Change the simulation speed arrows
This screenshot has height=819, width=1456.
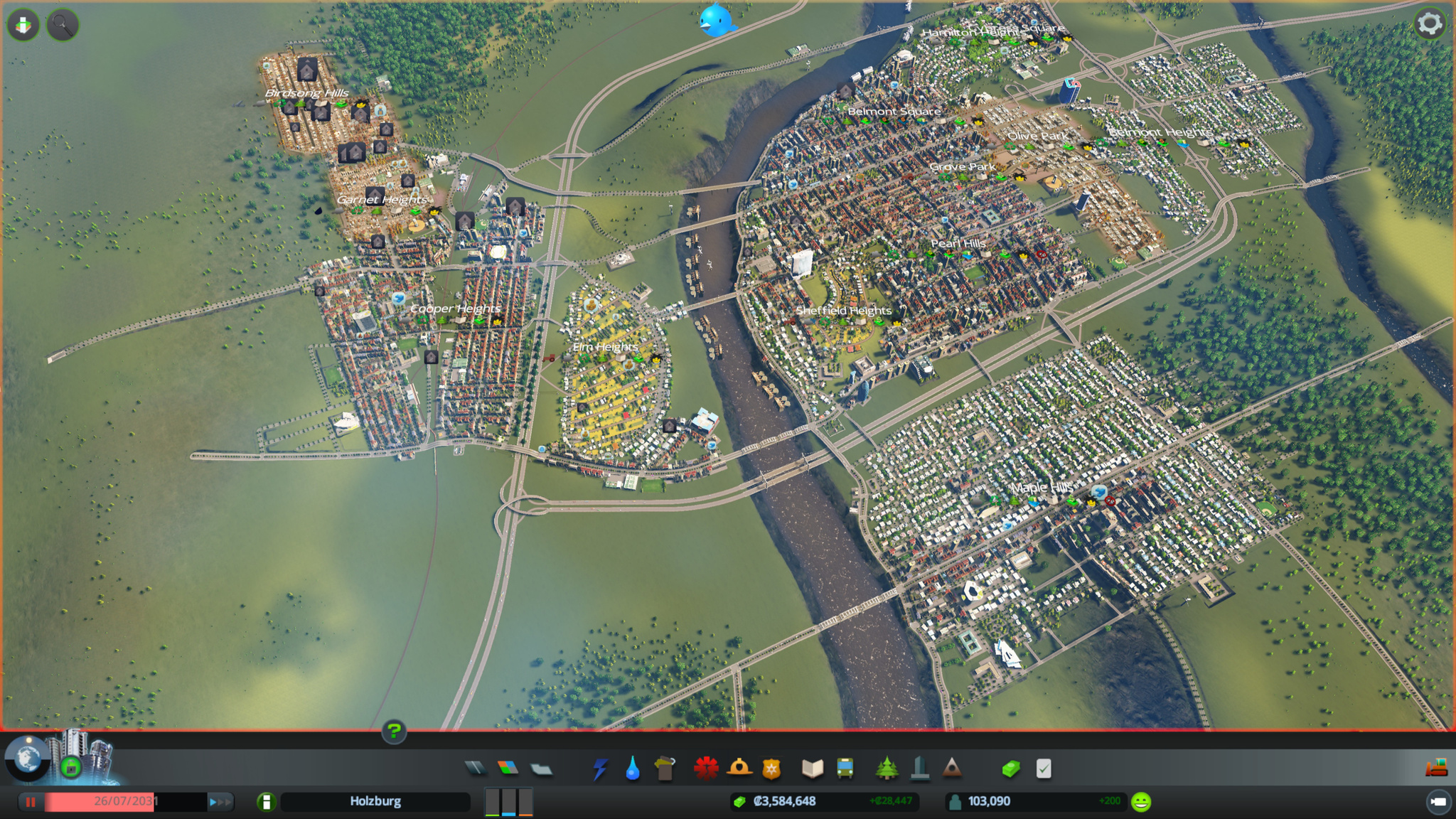(220, 802)
